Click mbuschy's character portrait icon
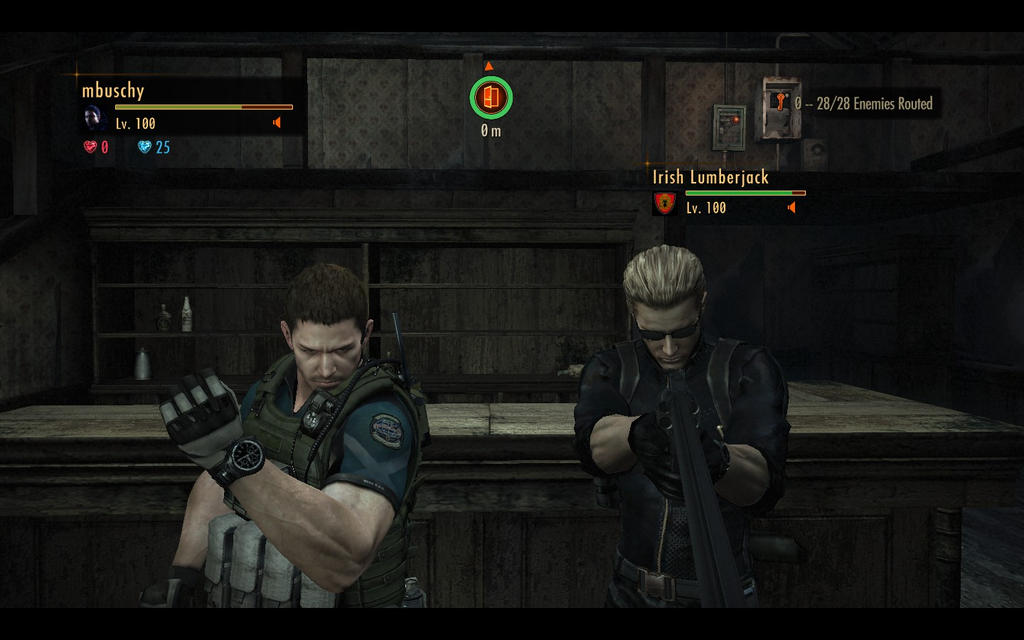This screenshot has width=1024, height=640. point(93,117)
